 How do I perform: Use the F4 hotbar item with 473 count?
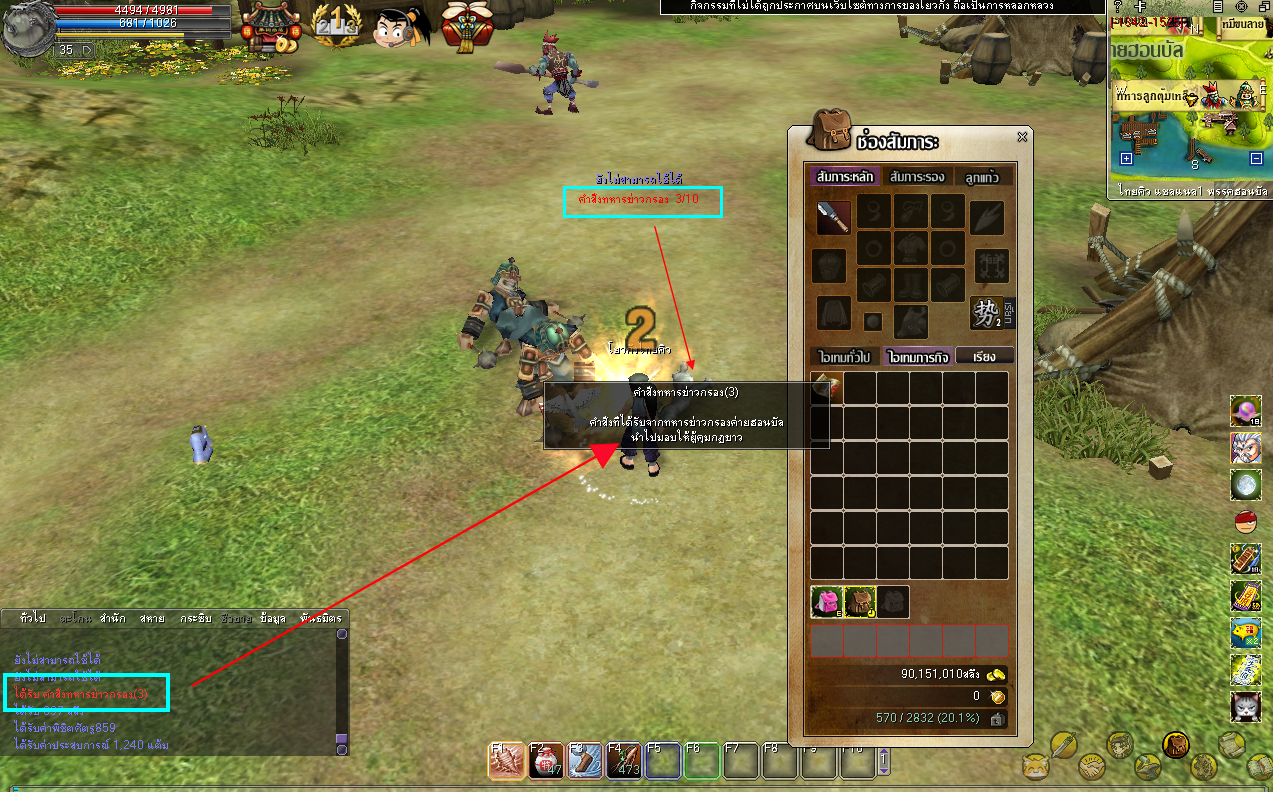click(x=624, y=761)
